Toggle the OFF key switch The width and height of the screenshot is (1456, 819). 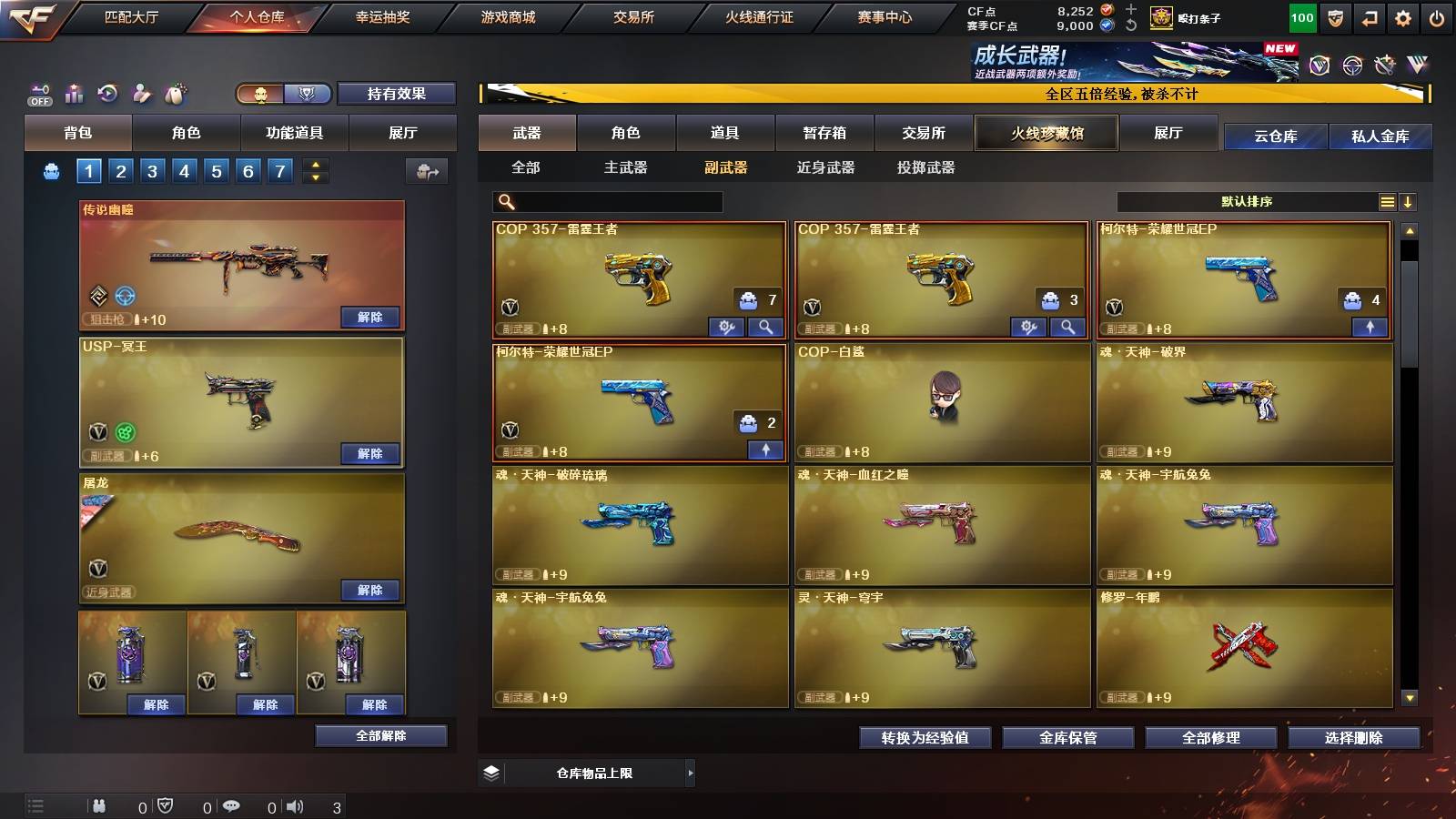click(x=38, y=94)
